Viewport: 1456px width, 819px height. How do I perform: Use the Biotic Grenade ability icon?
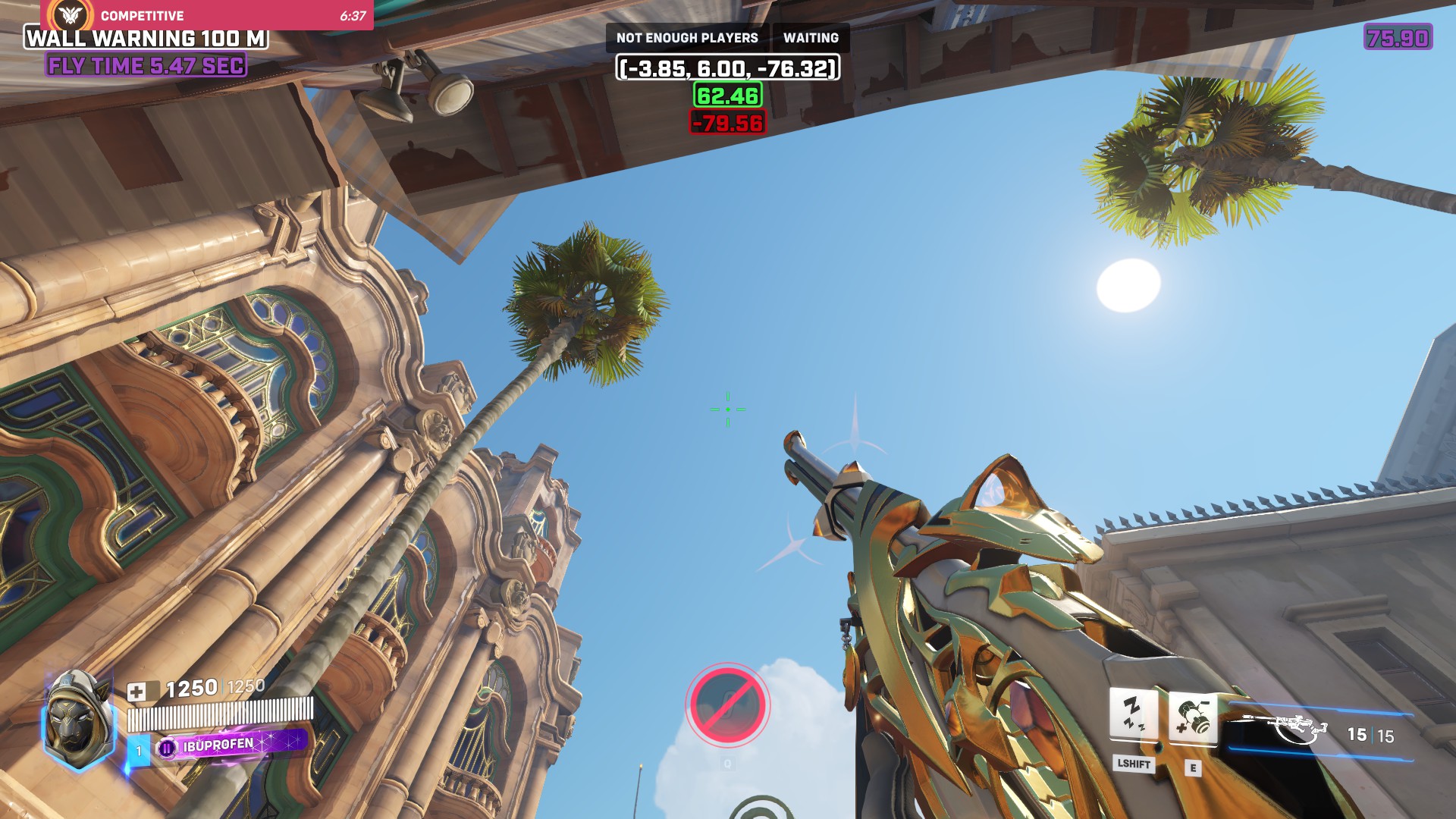1193,717
